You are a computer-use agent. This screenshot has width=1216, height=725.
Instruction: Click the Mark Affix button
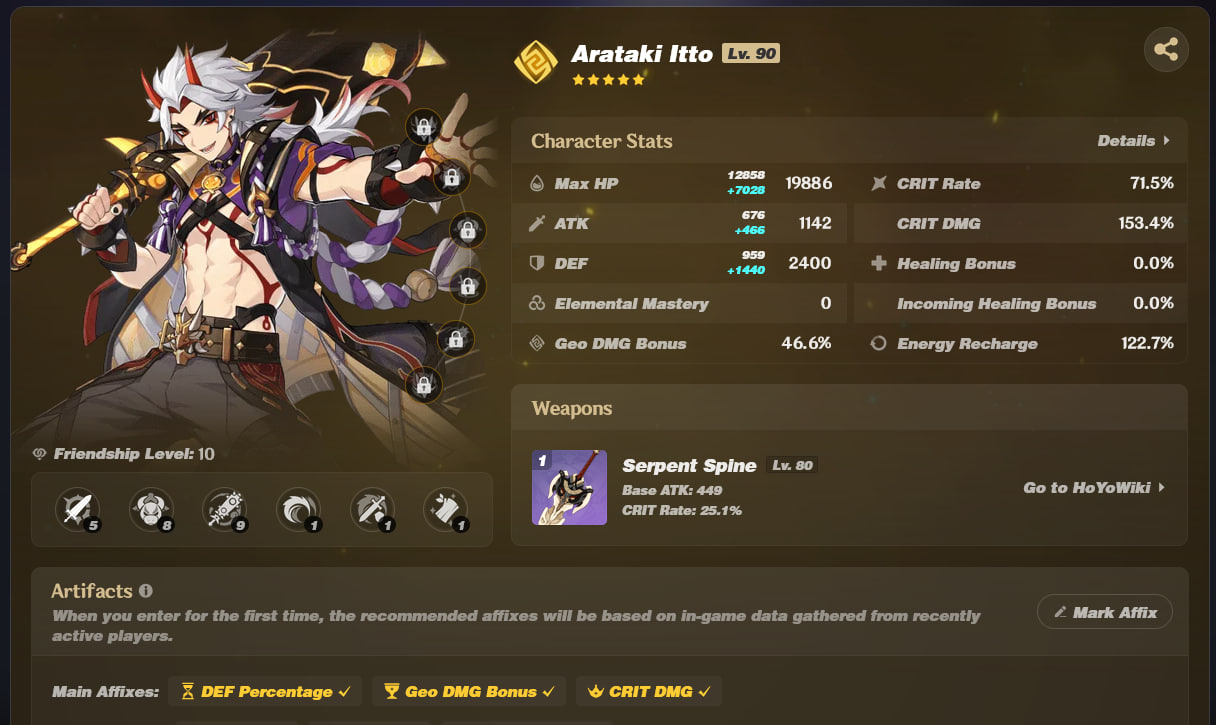coord(1104,612)
